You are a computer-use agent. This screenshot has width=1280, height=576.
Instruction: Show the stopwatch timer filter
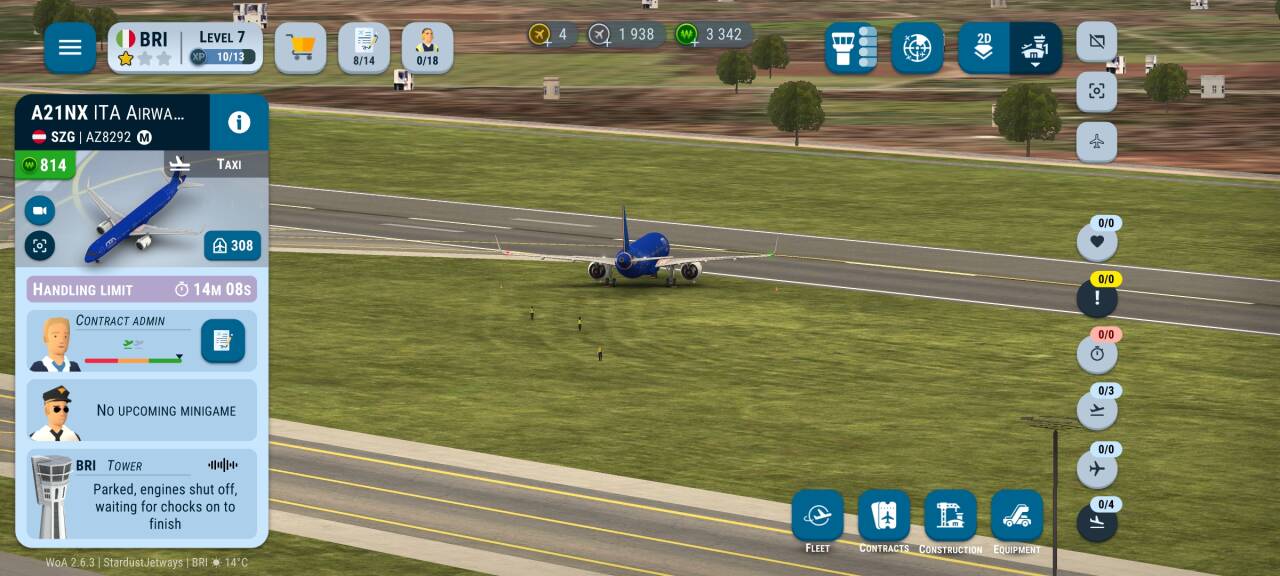tap(1097, 354)
